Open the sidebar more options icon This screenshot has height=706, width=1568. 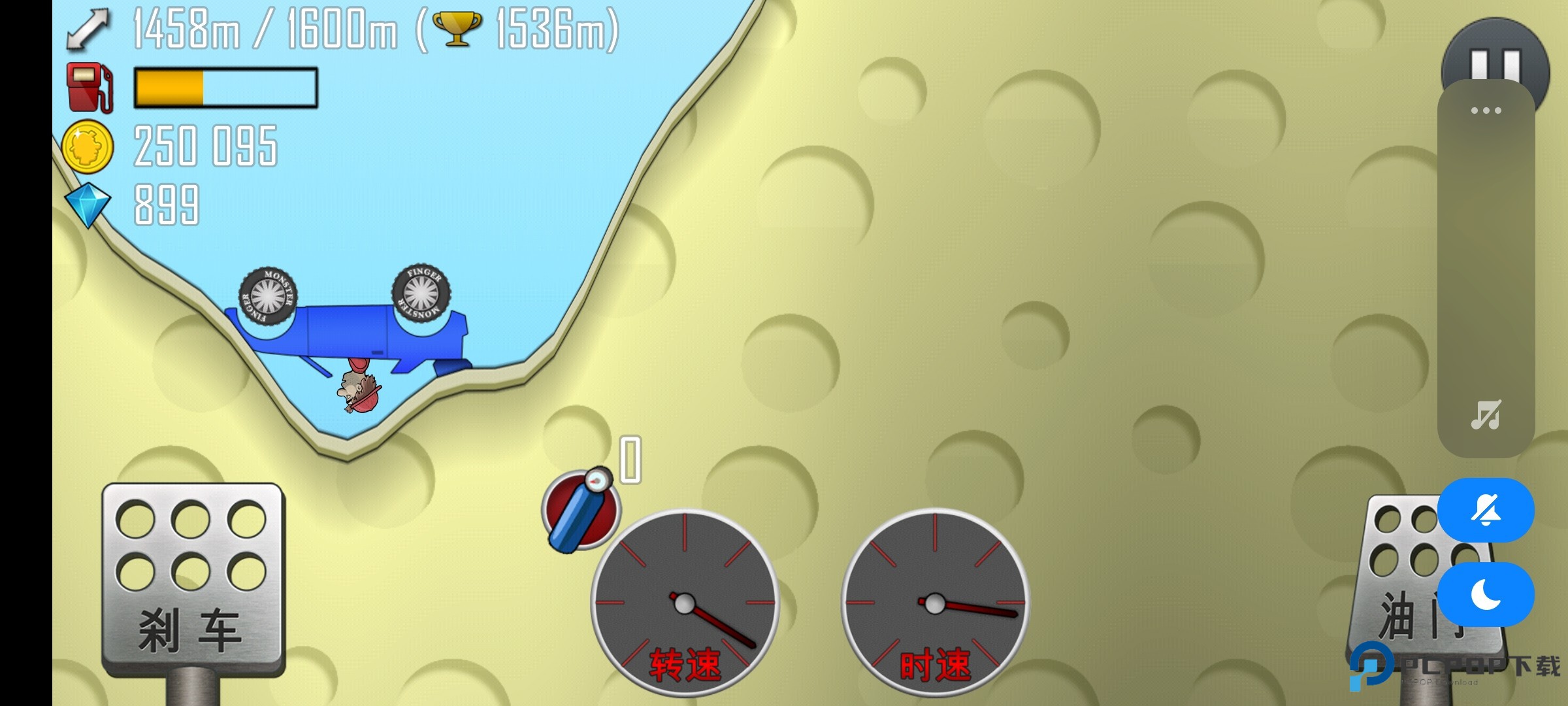(1487, 111)
